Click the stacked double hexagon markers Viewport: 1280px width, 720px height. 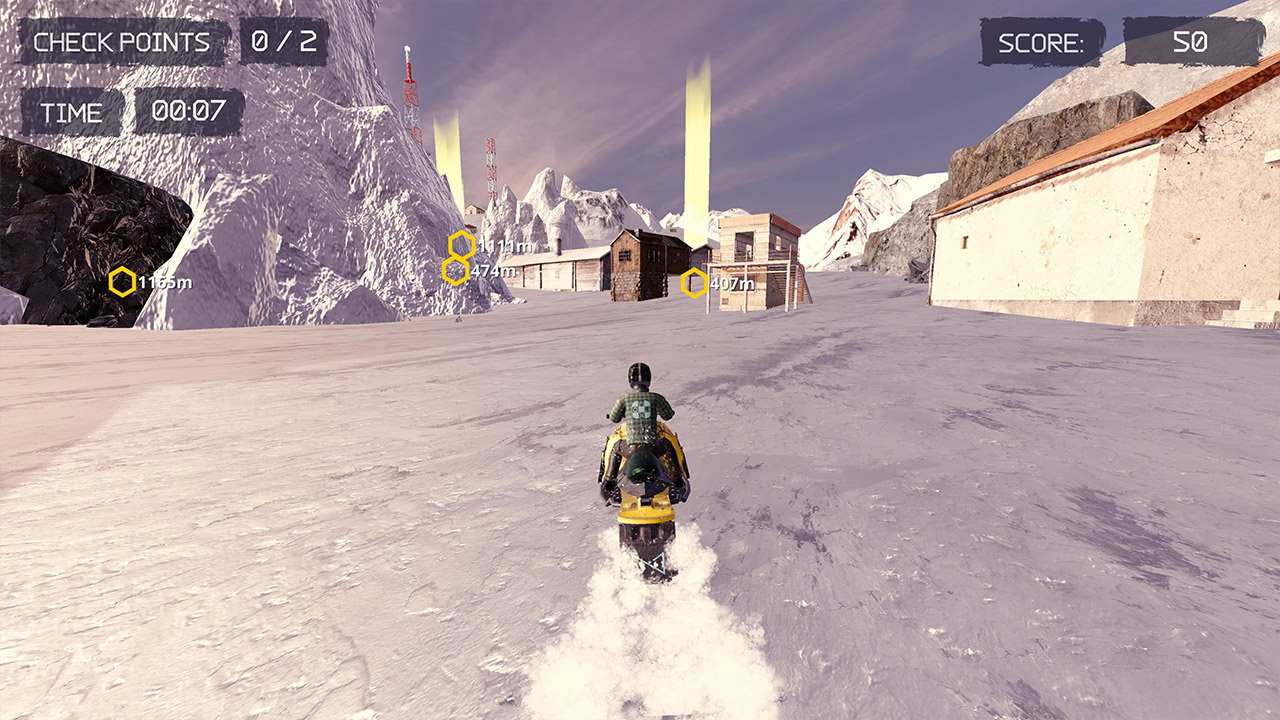click(x=456, y=255)
